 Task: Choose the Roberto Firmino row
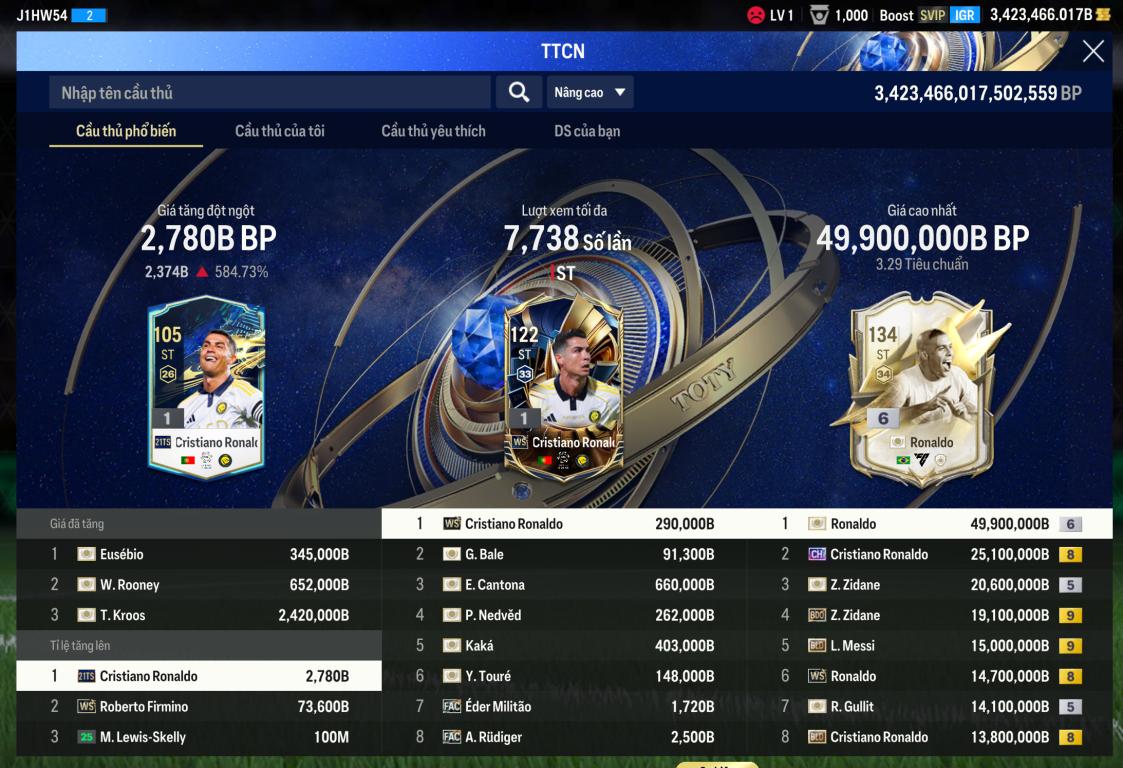point(199,707)
